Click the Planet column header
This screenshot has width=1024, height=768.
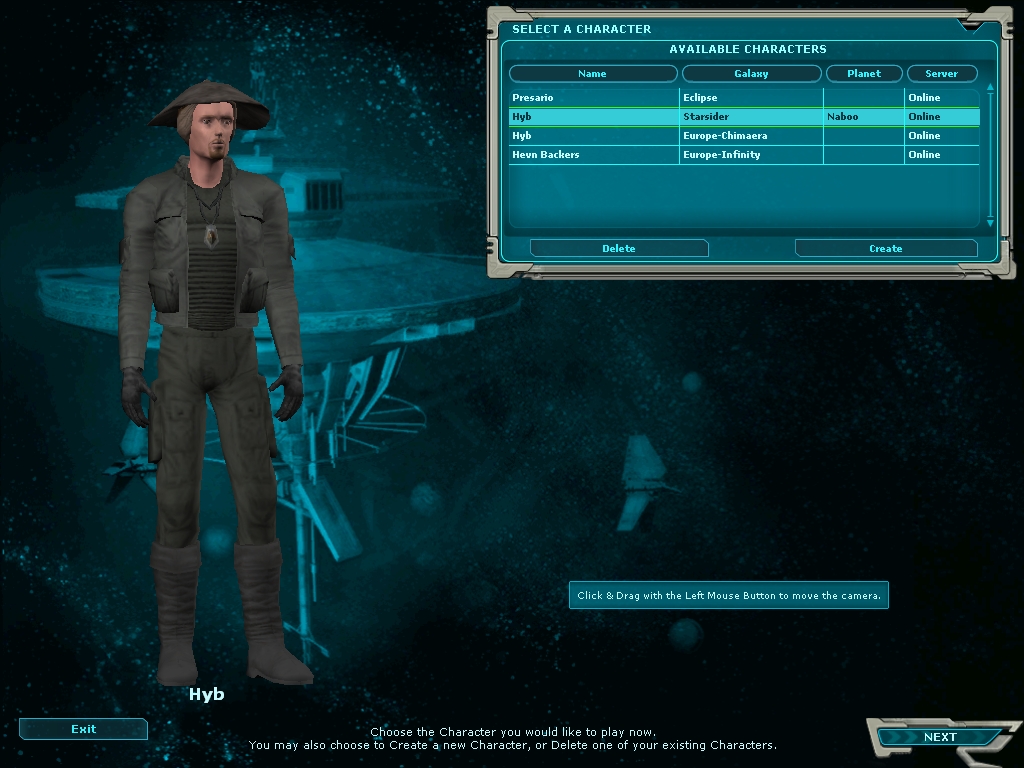(x=864, y=74)
